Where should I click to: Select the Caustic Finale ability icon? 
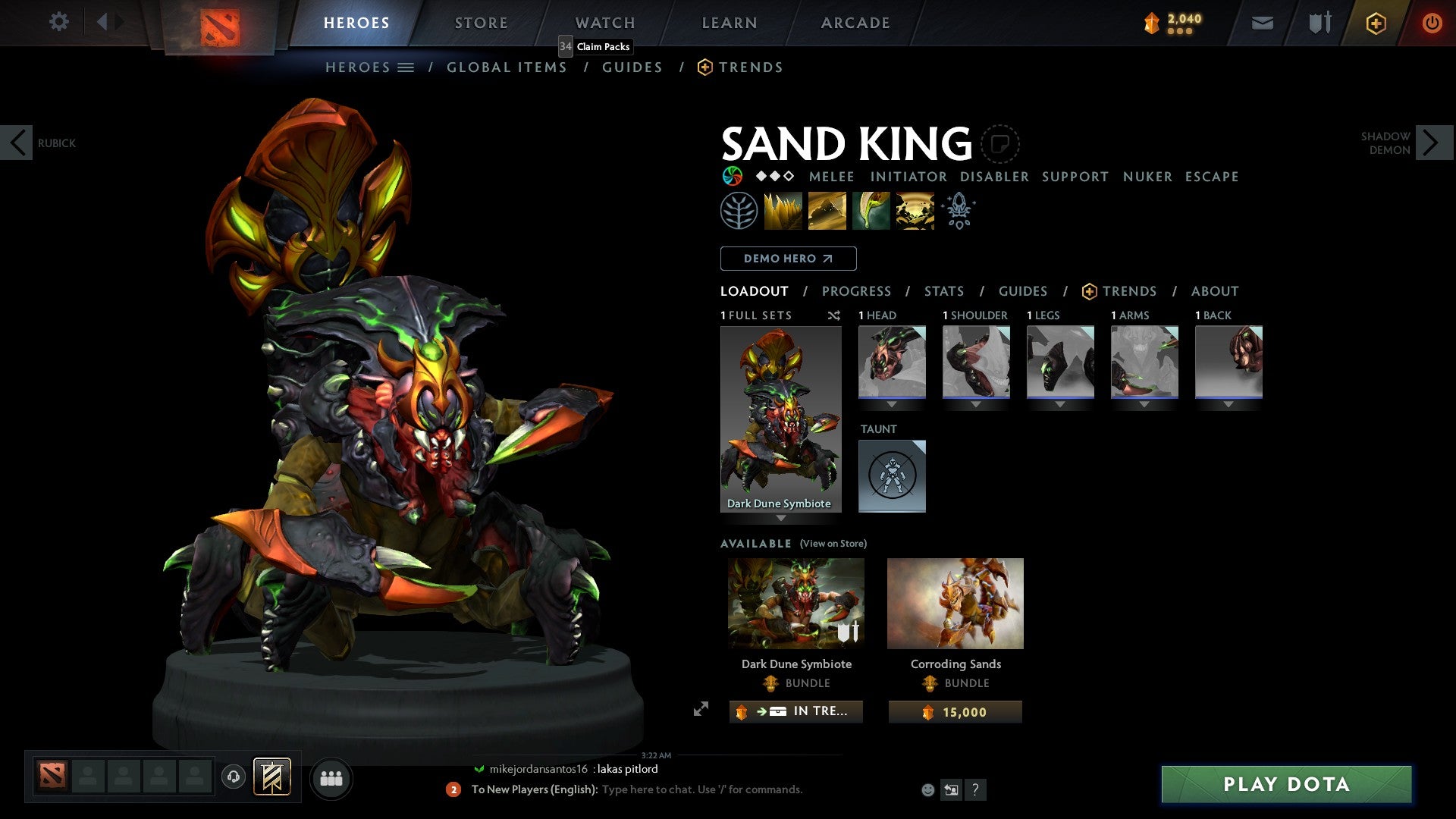click(x=871, y=210)
